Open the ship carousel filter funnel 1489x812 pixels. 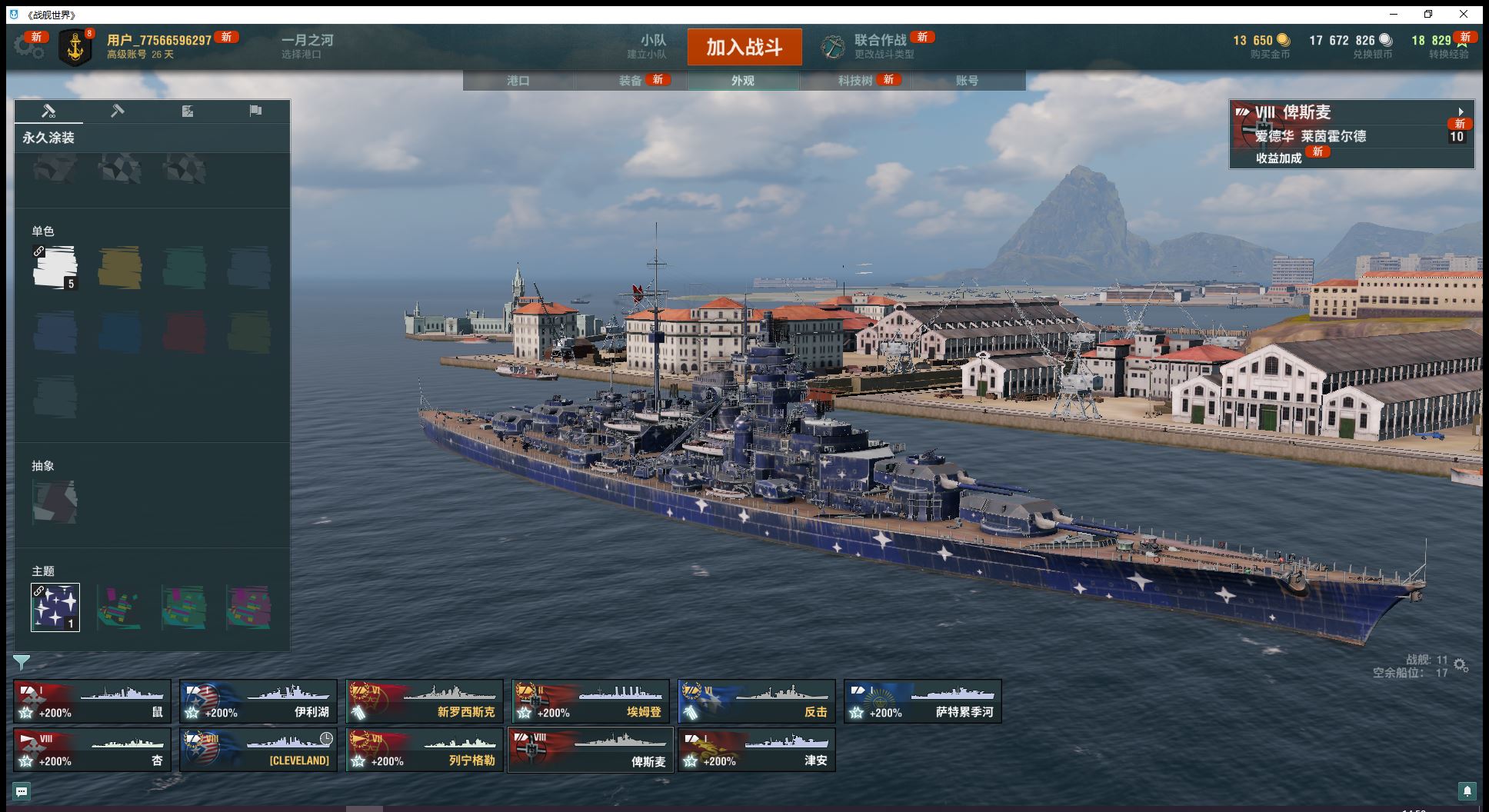click(22, 662)
